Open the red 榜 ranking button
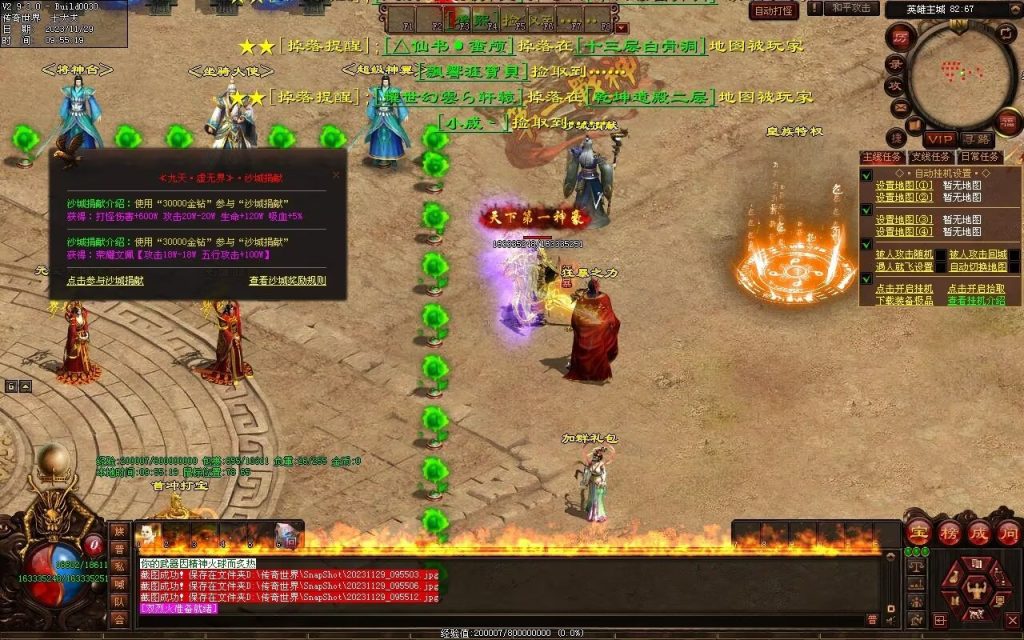1024x640 pixels. (x=947, y=532)
